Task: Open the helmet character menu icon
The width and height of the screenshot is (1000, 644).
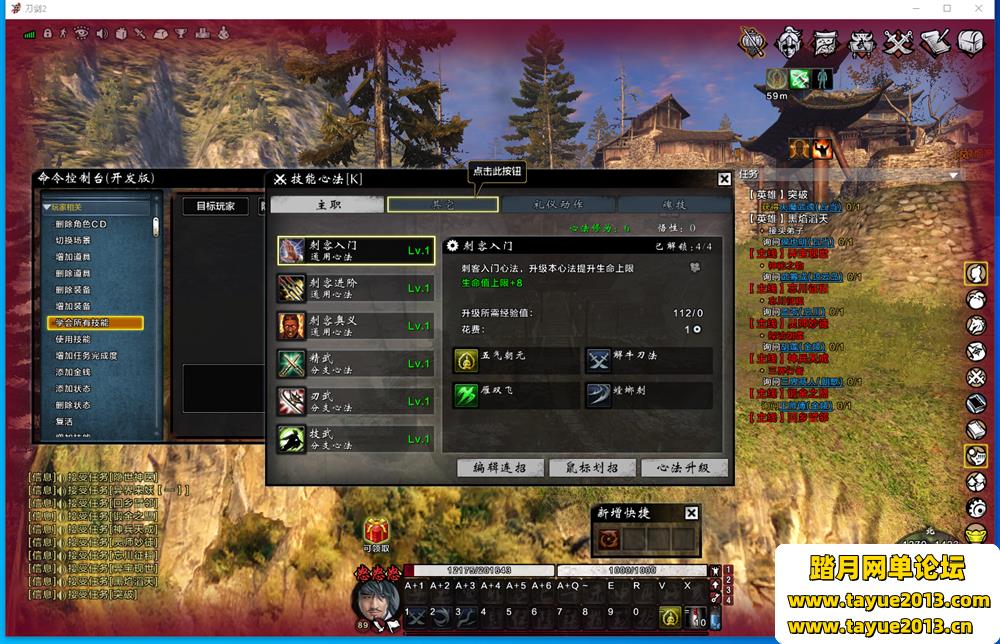Action: pos(789,43)
